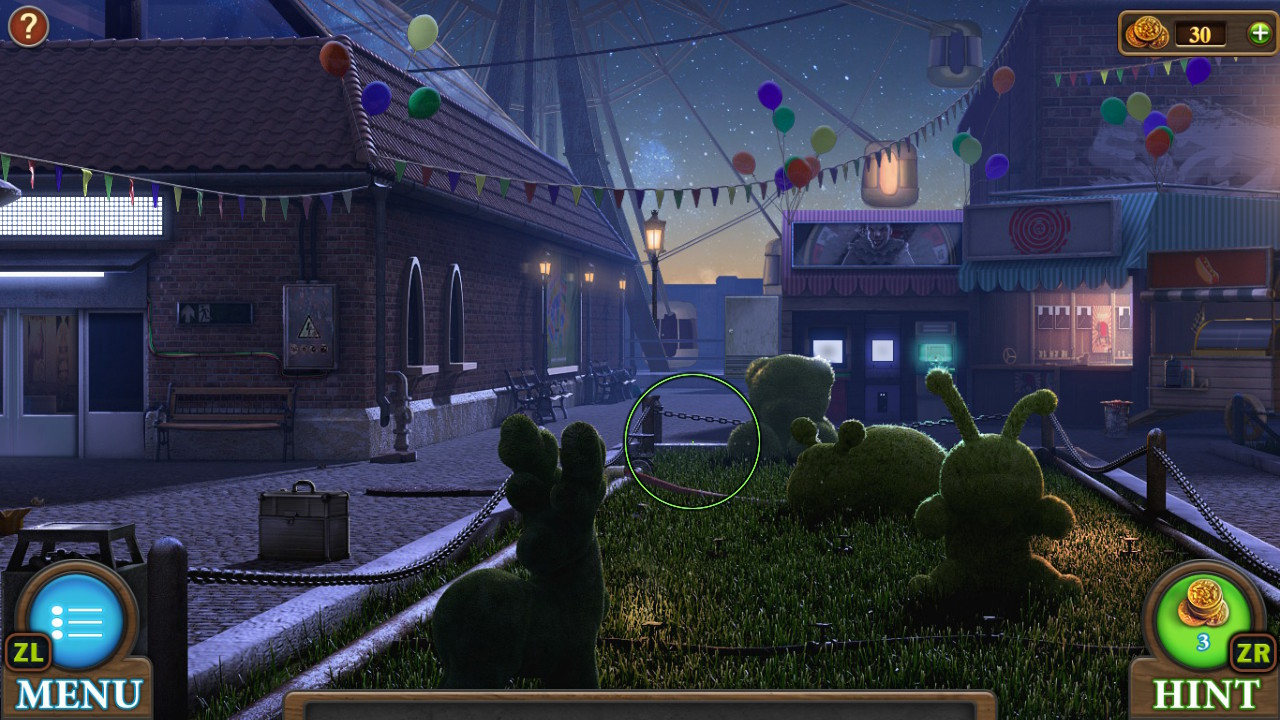1280x720 pixels.
Task: Expand the bottom inventory bar
Action: click(x=640, y=705)
